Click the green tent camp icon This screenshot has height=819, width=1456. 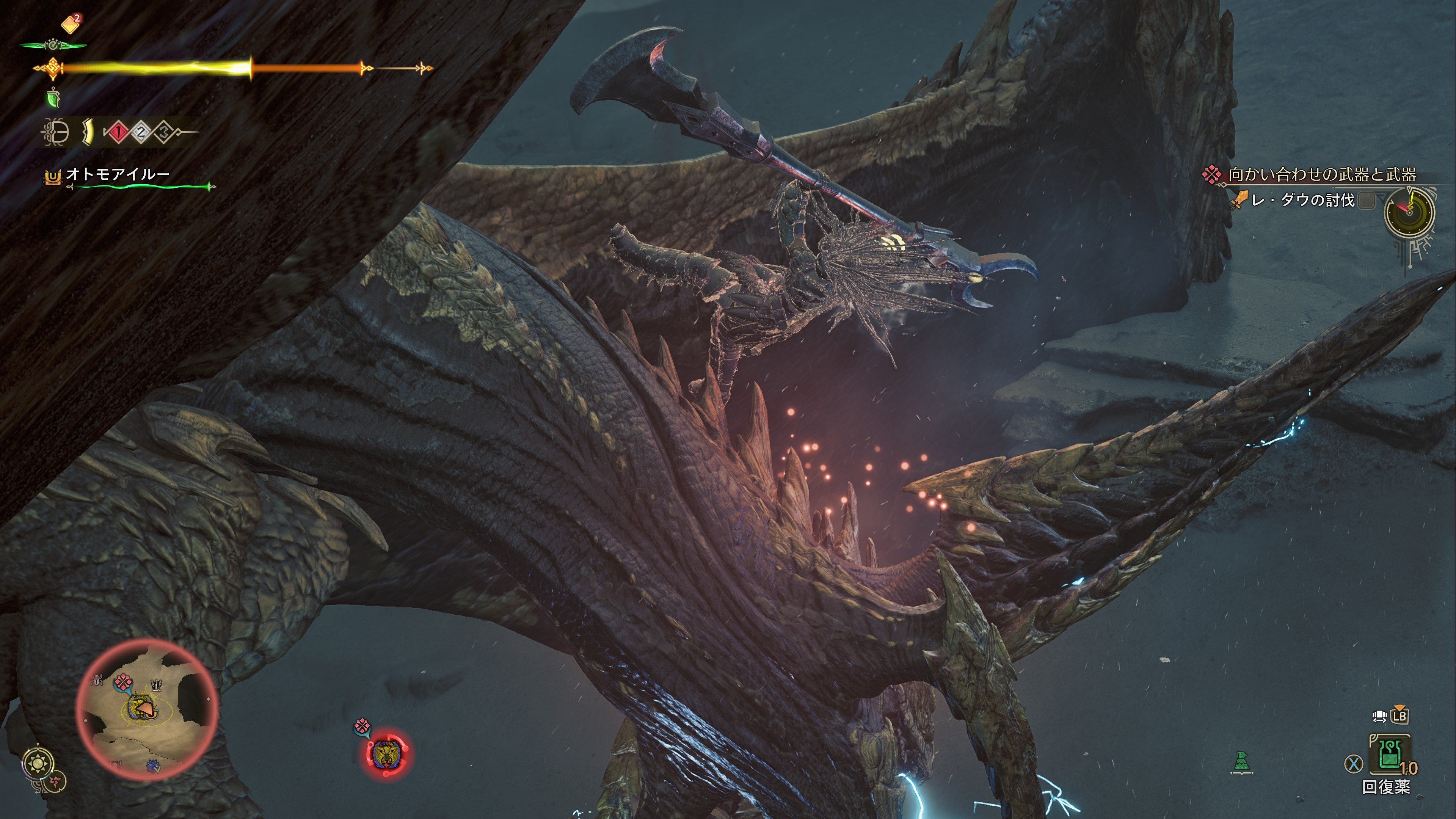tap(1242, 763)
